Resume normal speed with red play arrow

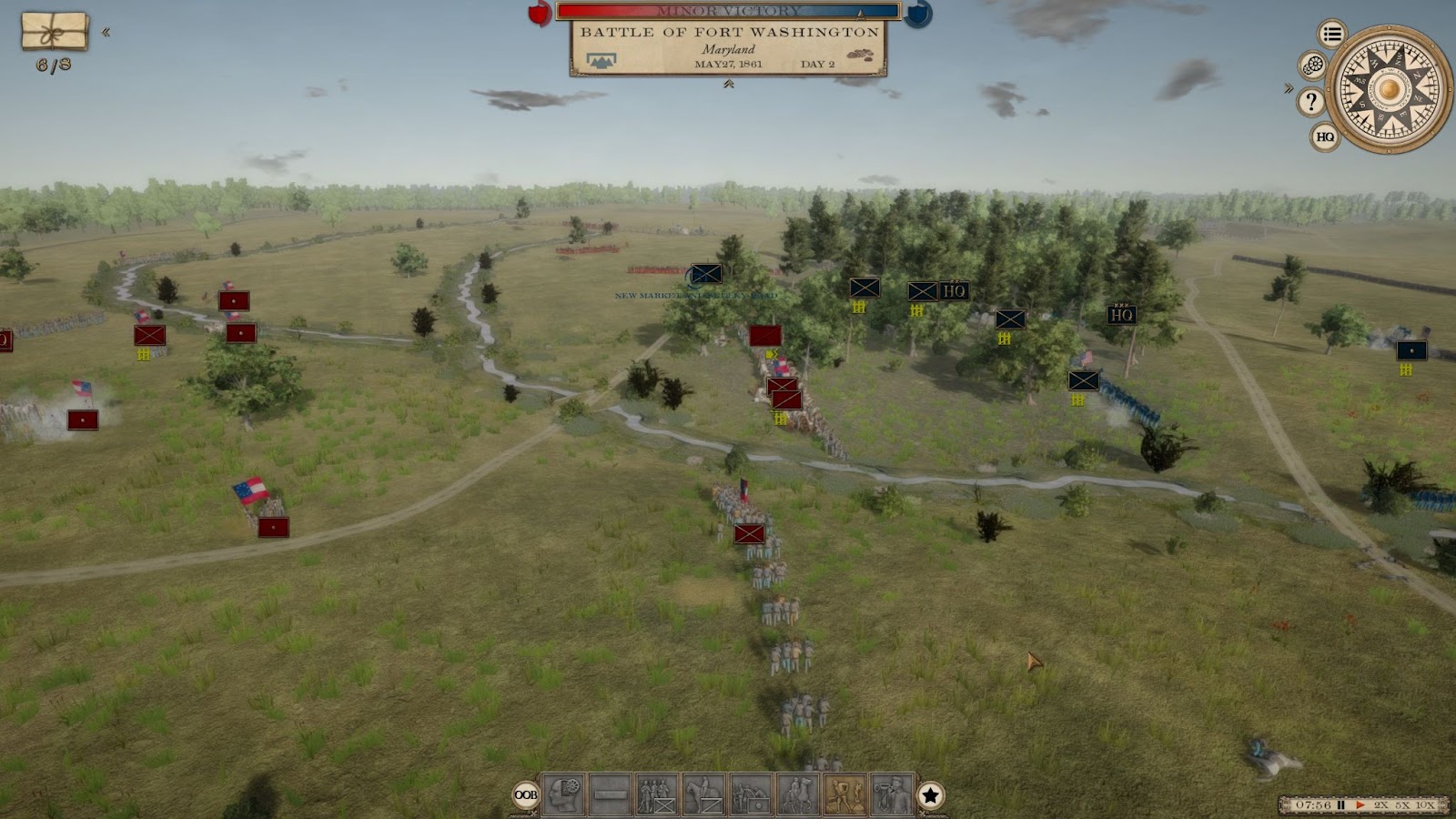(1360, 805)
